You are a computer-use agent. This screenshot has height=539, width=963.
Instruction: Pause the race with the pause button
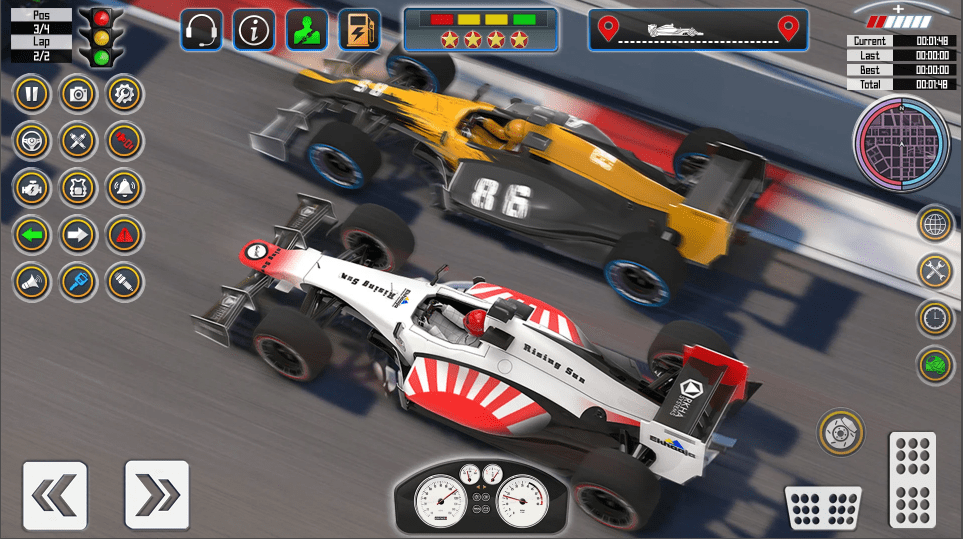click(32, 95)
